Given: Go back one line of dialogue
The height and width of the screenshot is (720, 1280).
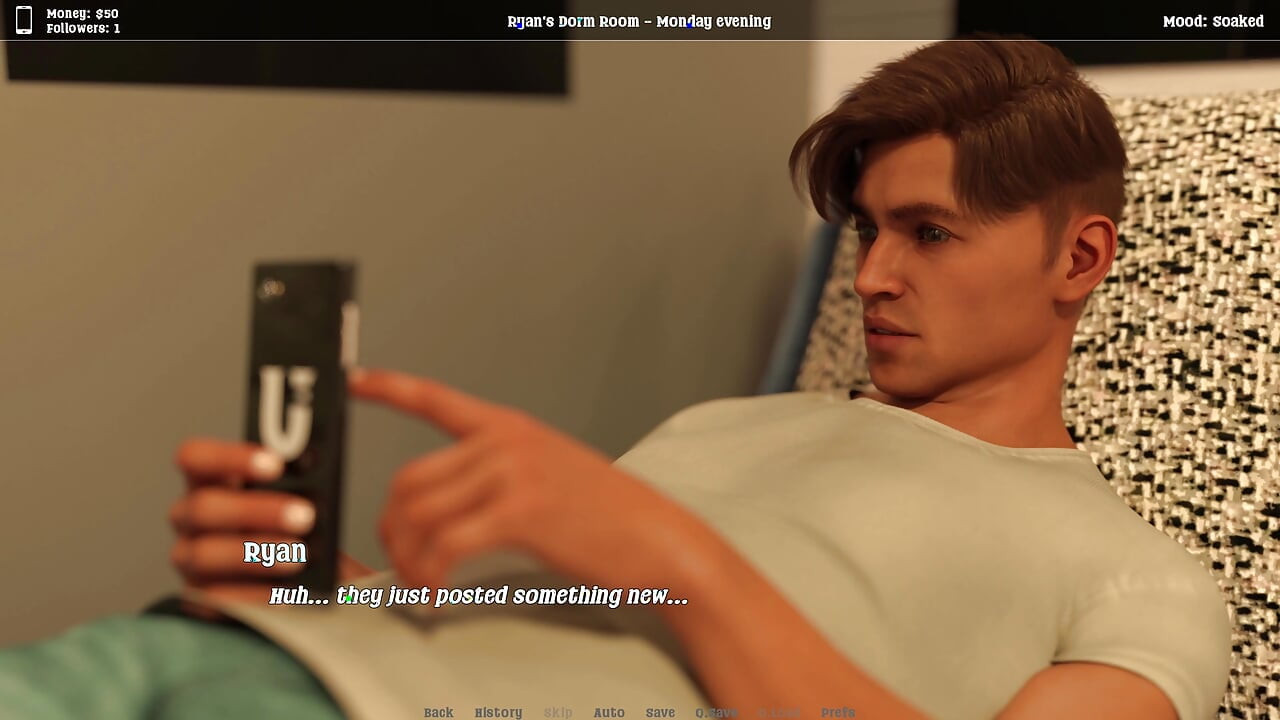Looking at the screenshot, I should [438, 712].
